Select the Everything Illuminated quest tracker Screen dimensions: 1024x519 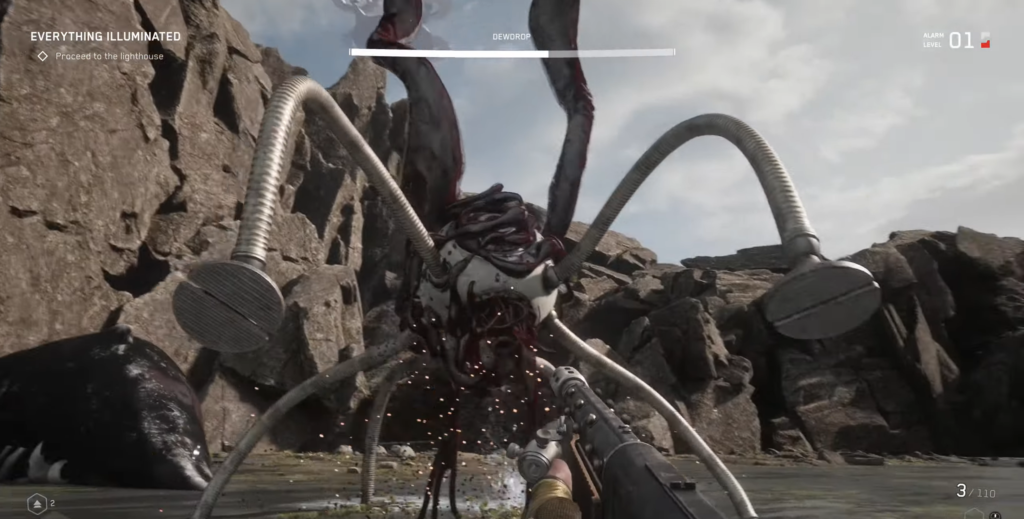tap(105, 37)
